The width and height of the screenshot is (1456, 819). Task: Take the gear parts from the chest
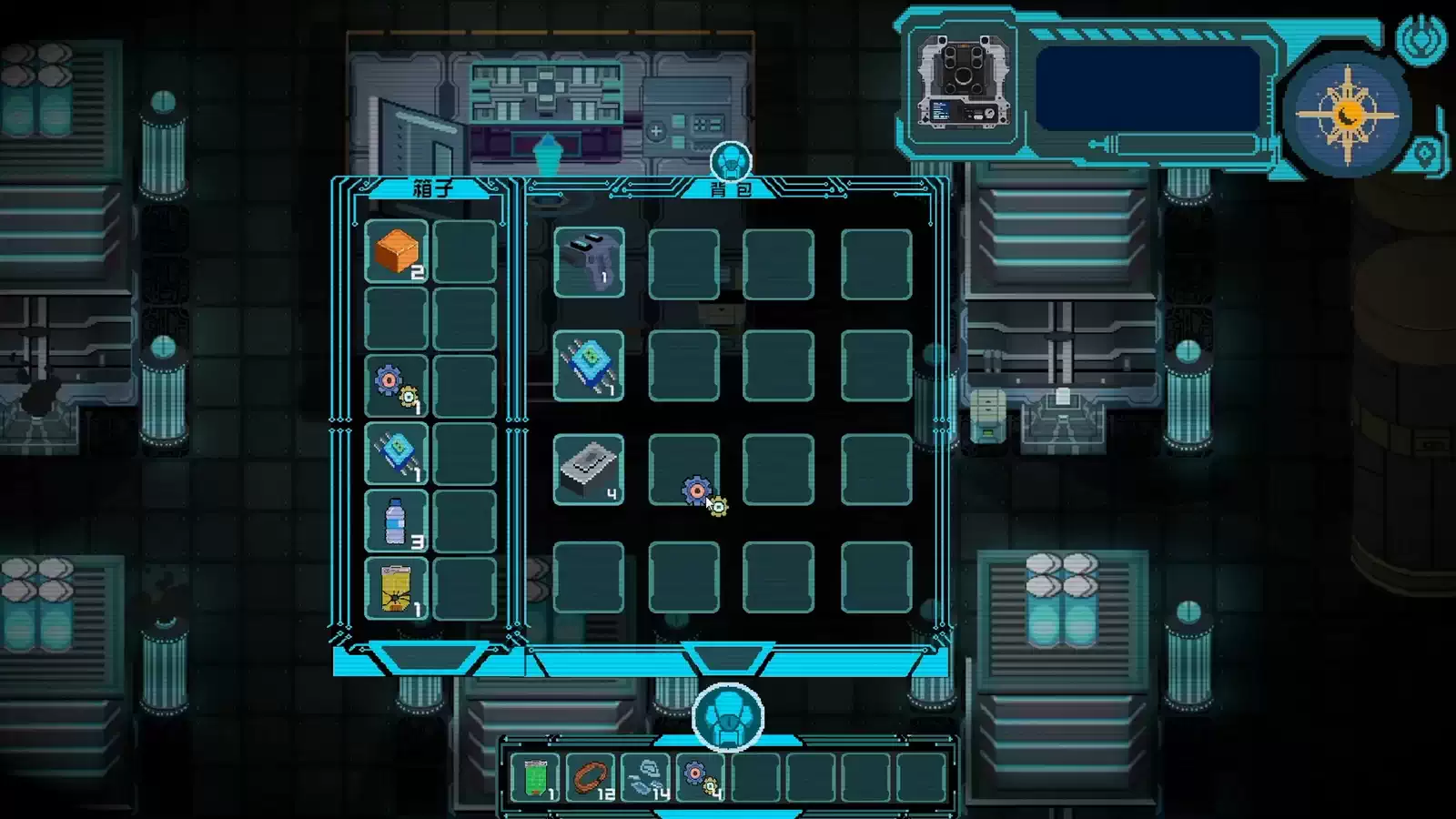point(397,387)
